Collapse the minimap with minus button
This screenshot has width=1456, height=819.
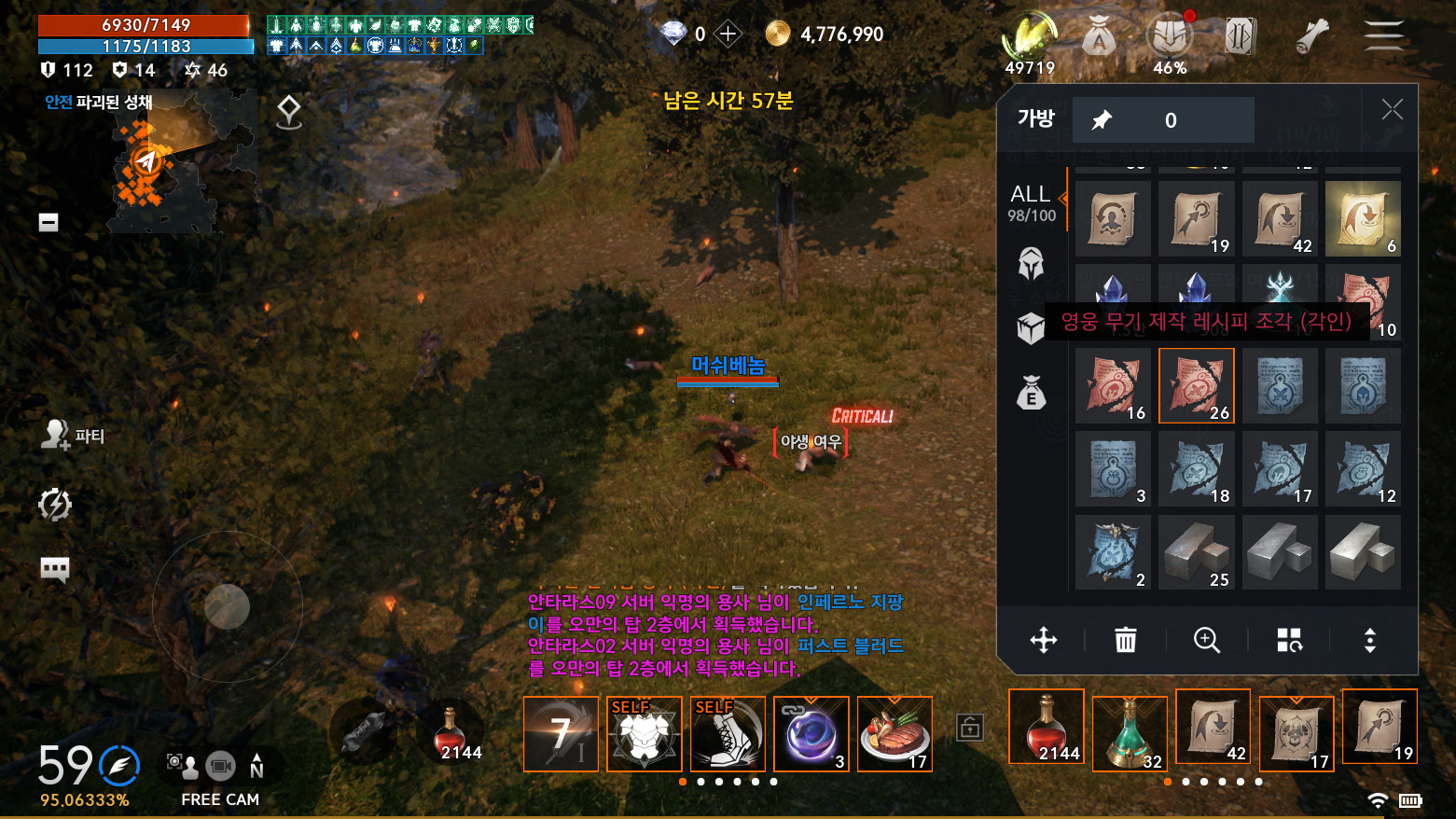click(x=49, y=222)
